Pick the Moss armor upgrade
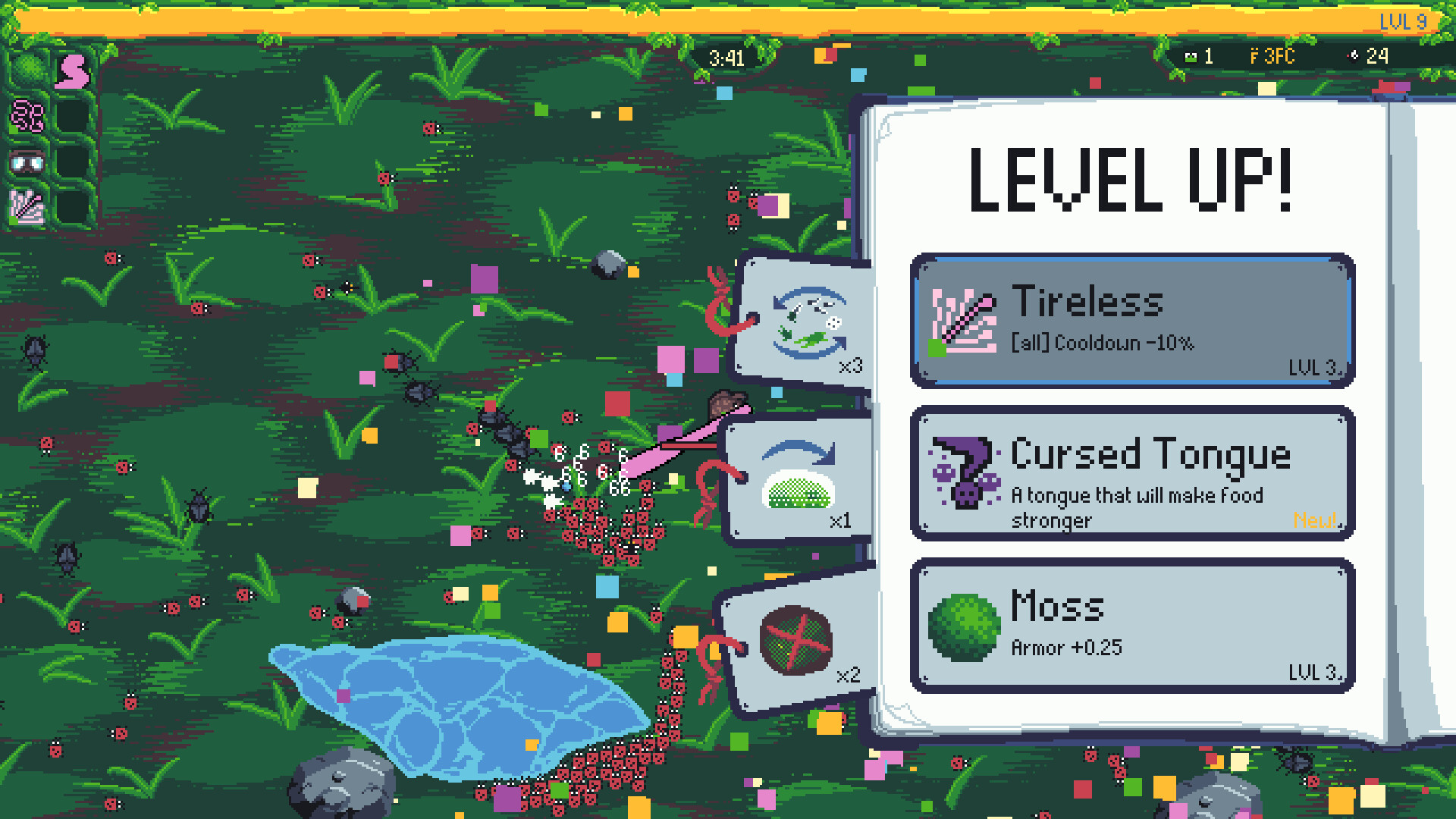Image resolution: width=1456 pixels, height=819 pixels. coord(1130,623)
